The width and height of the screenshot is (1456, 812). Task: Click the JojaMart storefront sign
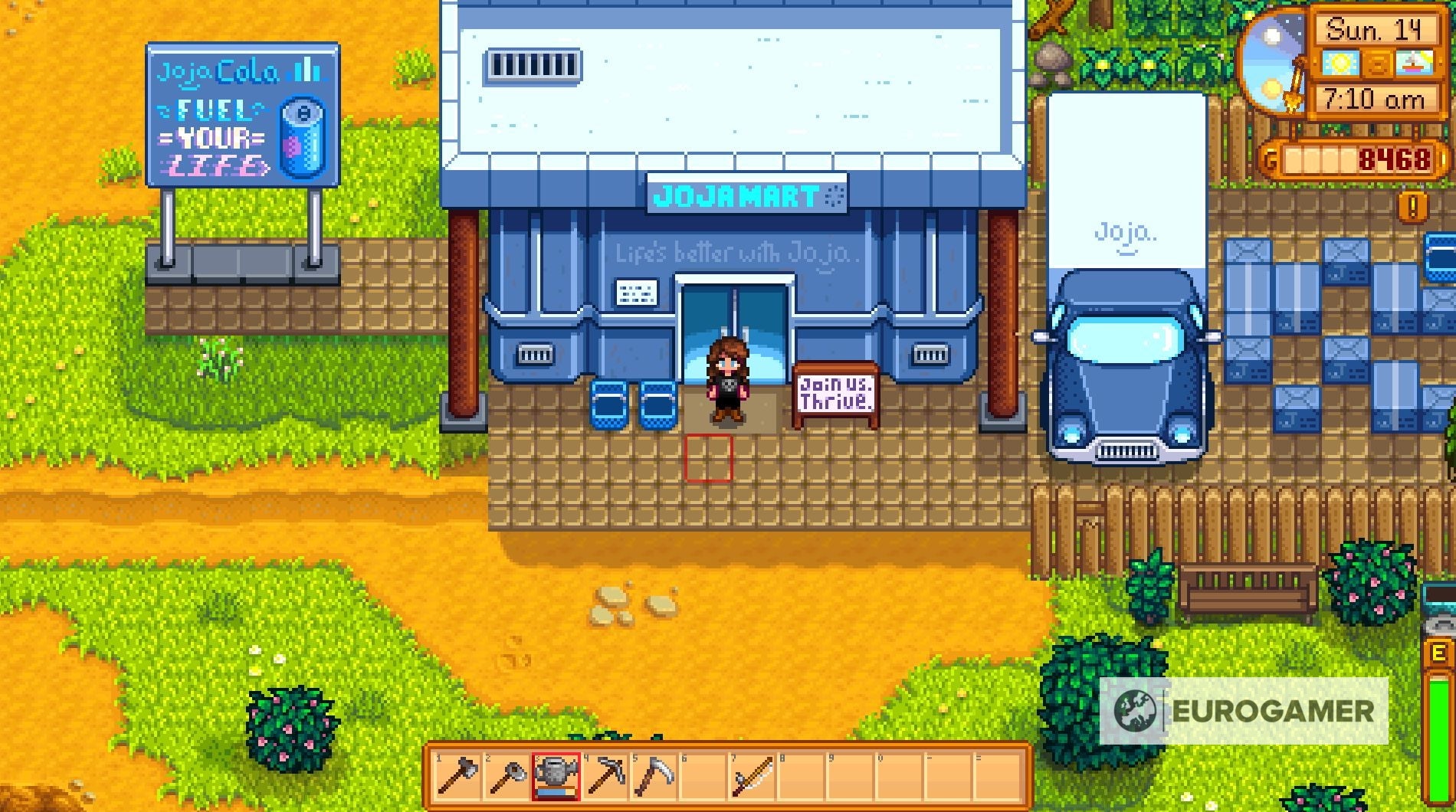(747, 195)
